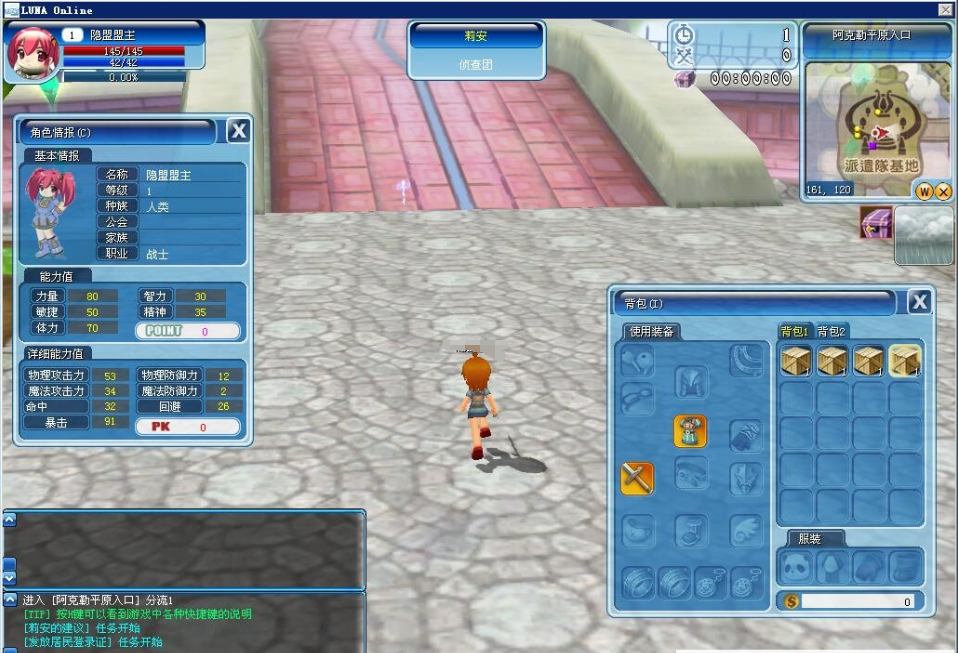The height and width of the screenshot is (653, 958).
Task: Click the equipped outfit armor slot
Action: 690,431
